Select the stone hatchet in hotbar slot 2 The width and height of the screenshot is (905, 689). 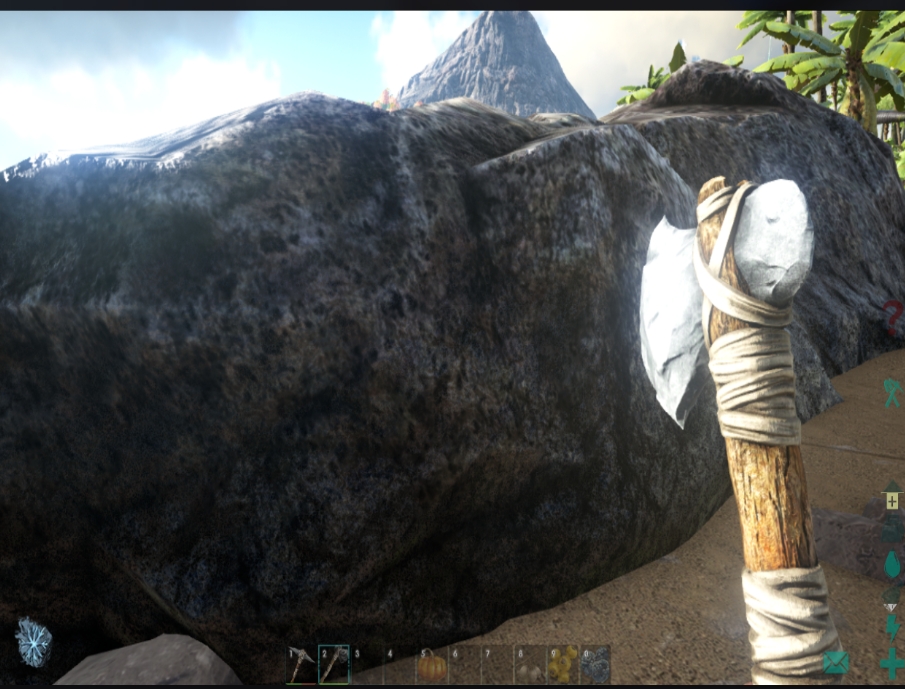click(334, 665)
